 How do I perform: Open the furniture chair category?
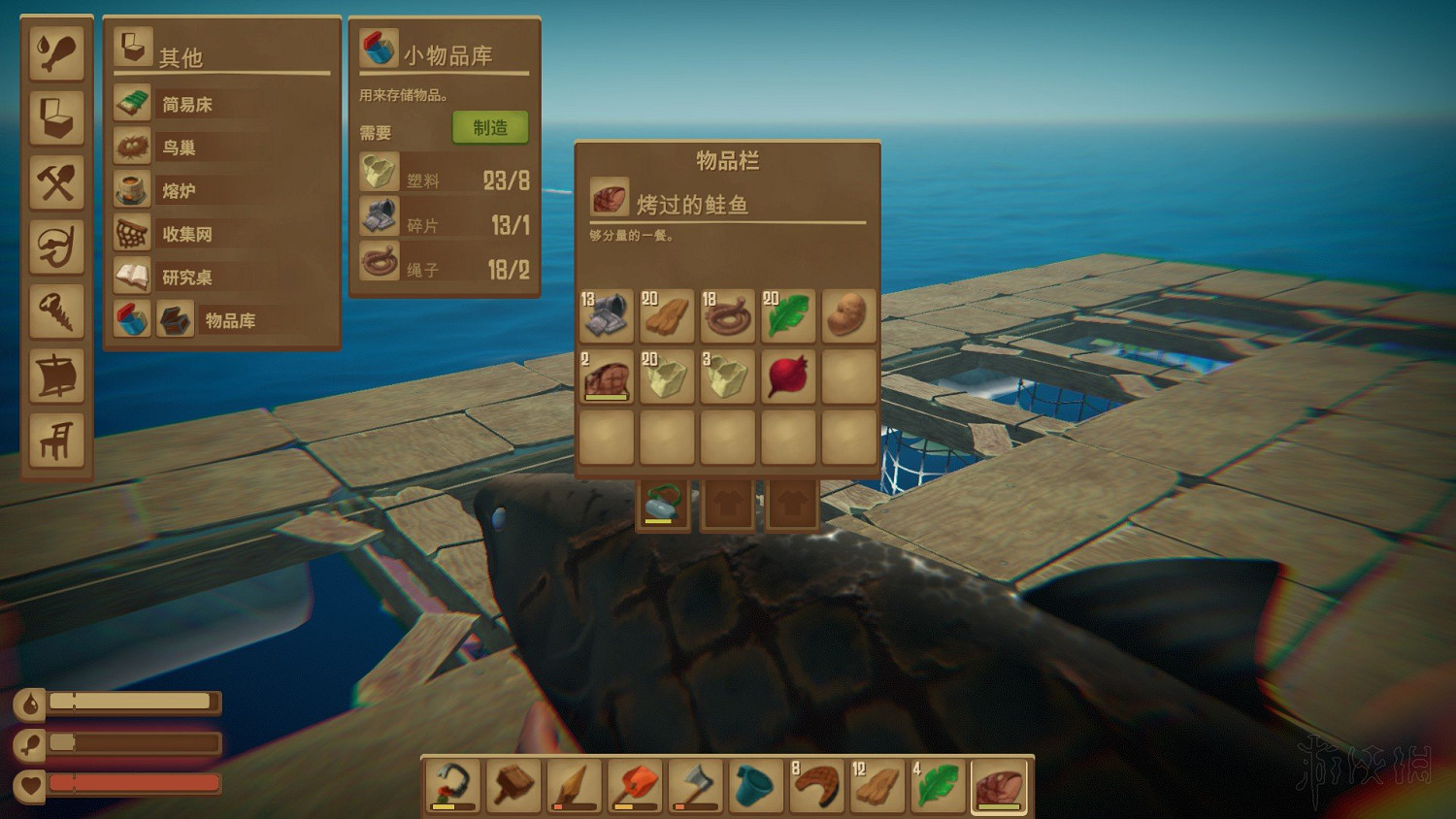(x=57, y=442)
